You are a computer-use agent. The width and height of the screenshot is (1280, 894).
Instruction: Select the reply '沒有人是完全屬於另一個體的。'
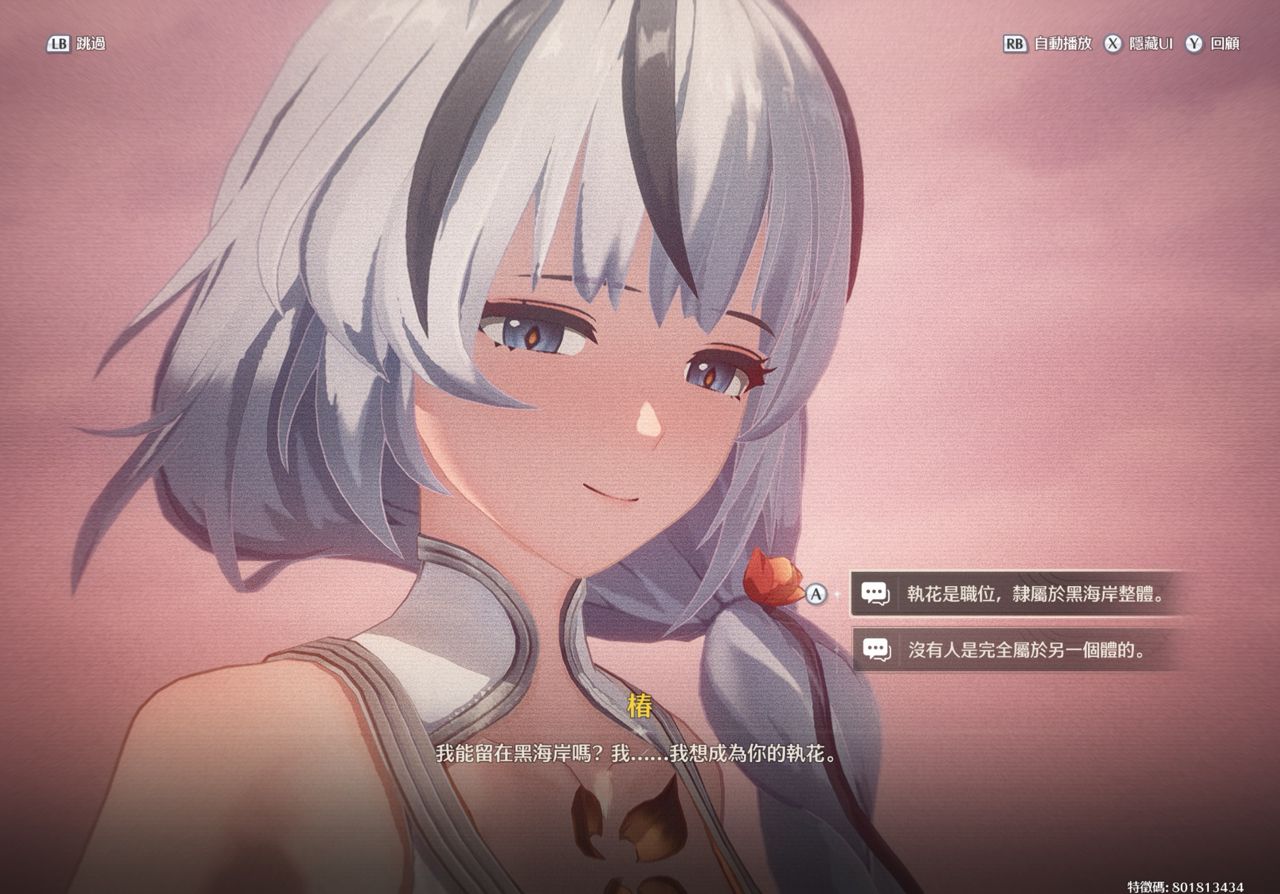[x=1012, y=650]
